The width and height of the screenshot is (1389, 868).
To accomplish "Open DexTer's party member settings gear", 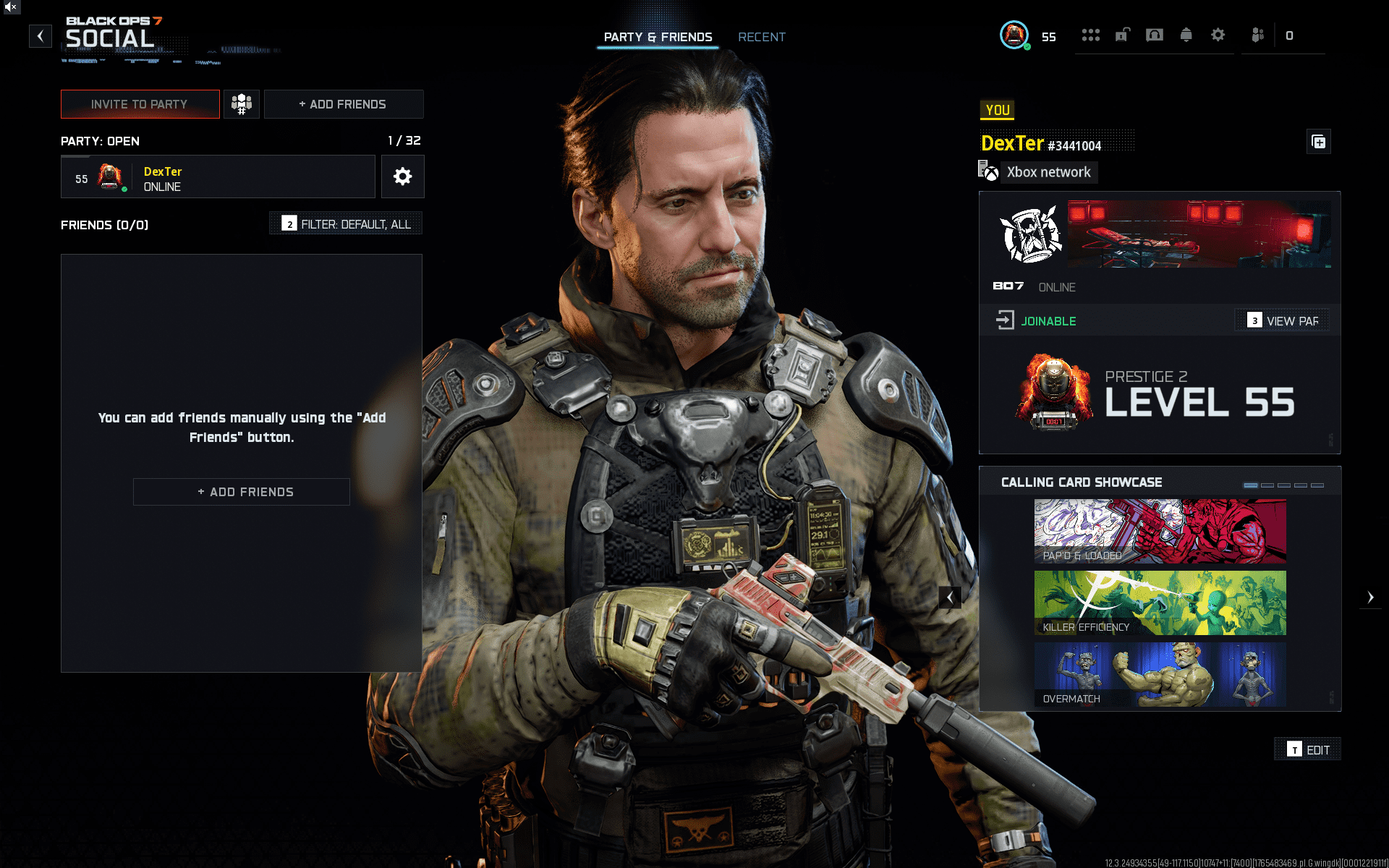I will click(402, 176).
